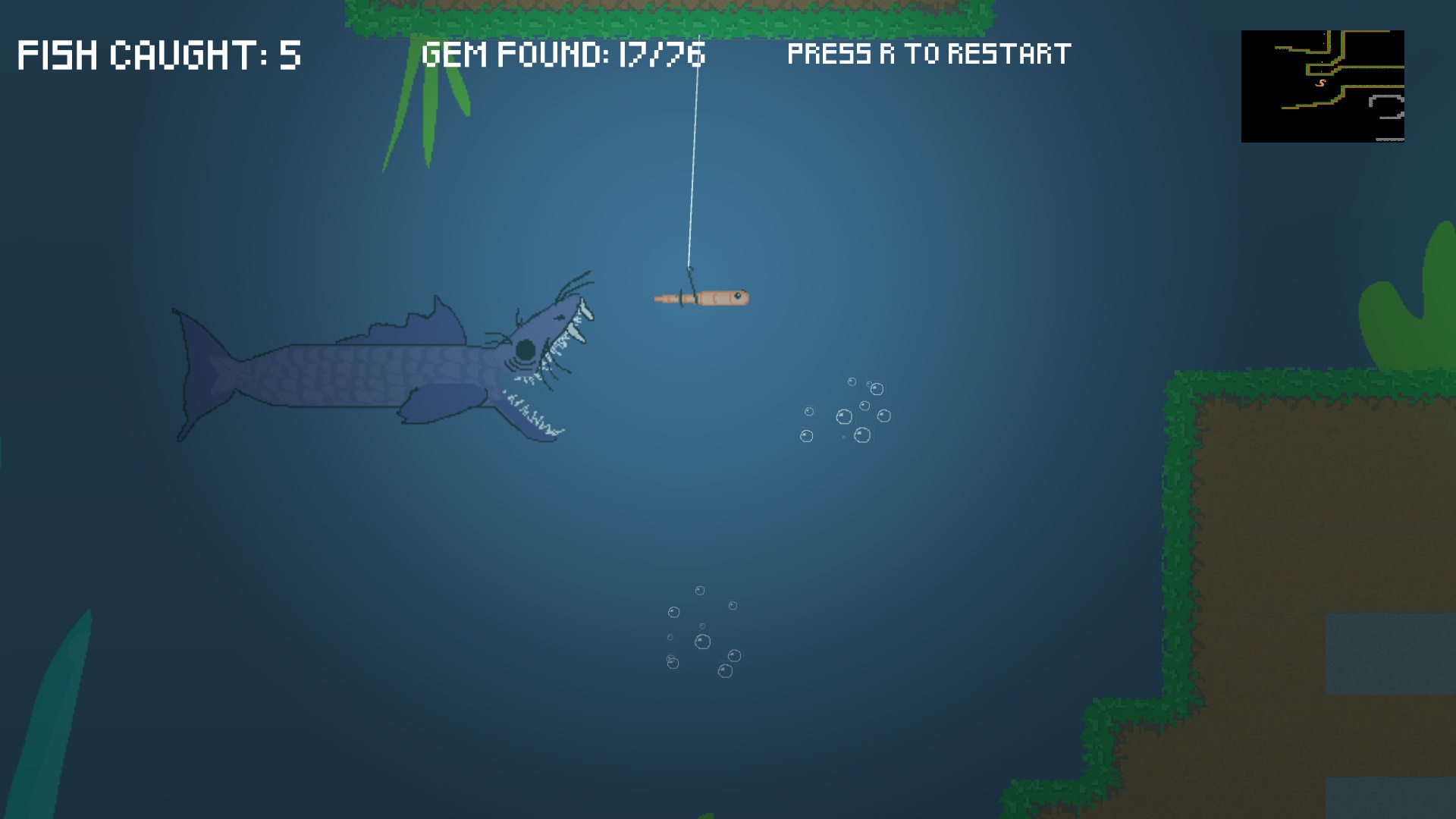
Task: Click the player worm marker on the minimap
Action: 1321,83
